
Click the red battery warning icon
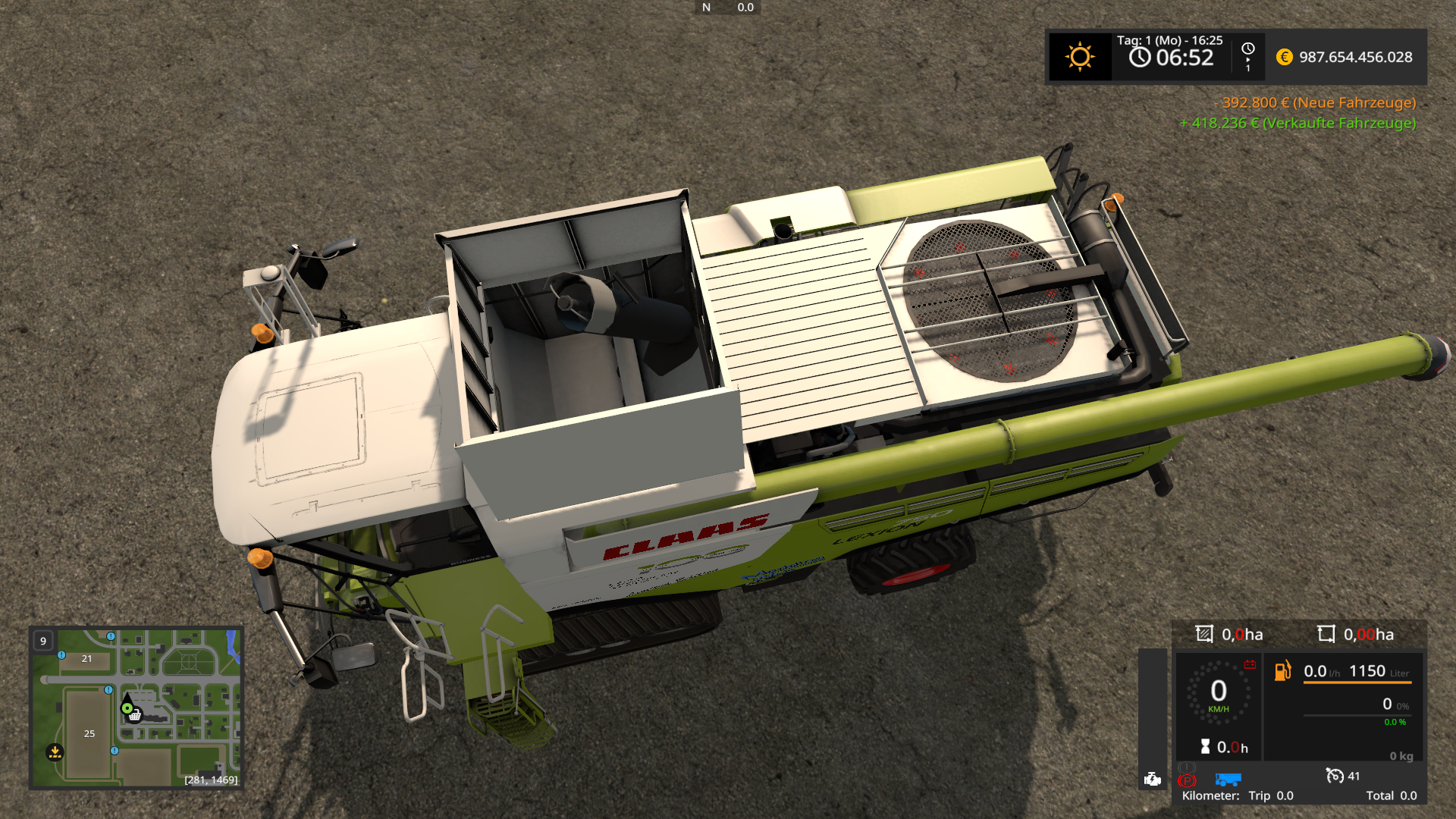pyautogui.click(x=1250, y=664)
